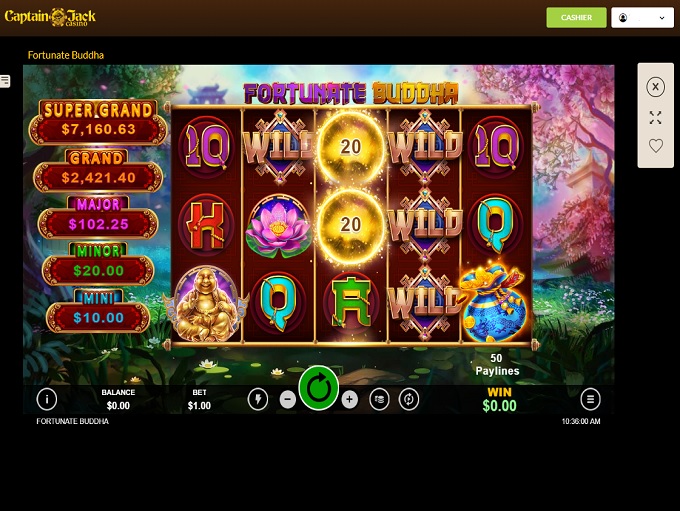
Task: Open the game info button
Action: point(46,399)
